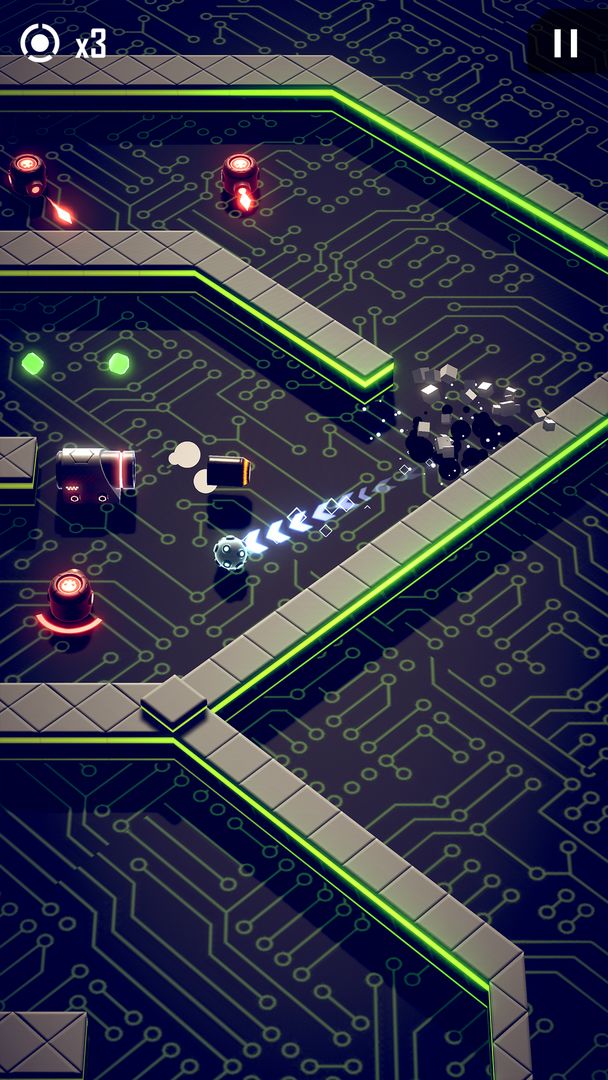Pause the game
This screenshot has height=1080, width=608.
click(566, 43)
